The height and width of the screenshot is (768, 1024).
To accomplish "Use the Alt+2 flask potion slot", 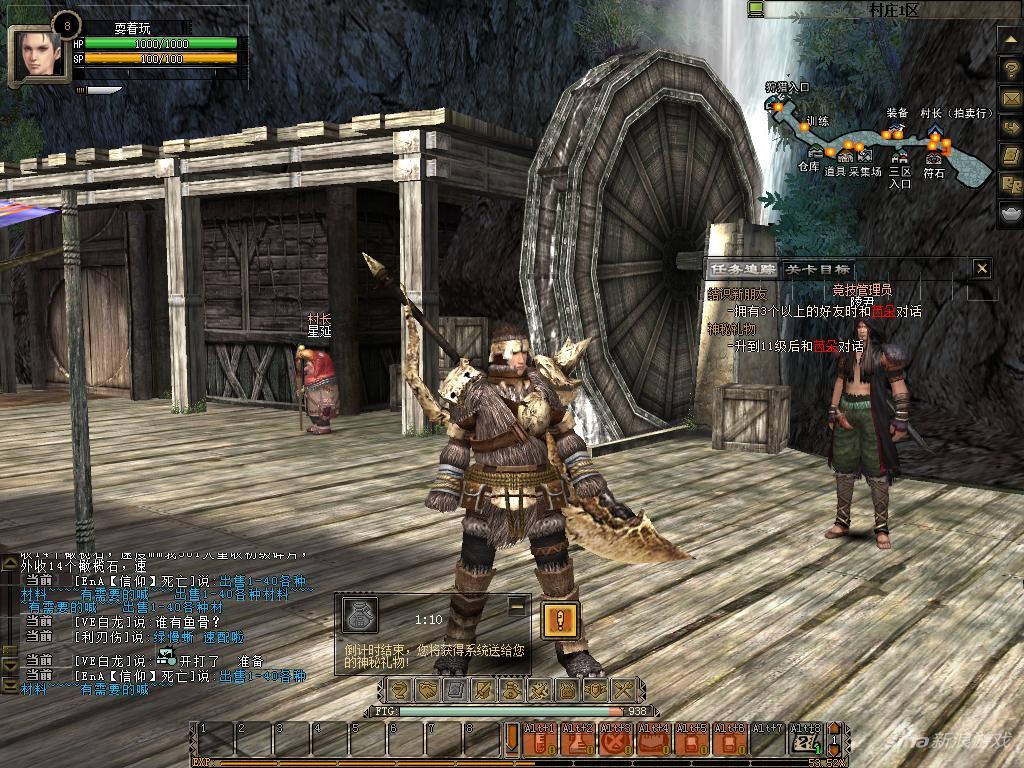I will [x=579, y=740].
